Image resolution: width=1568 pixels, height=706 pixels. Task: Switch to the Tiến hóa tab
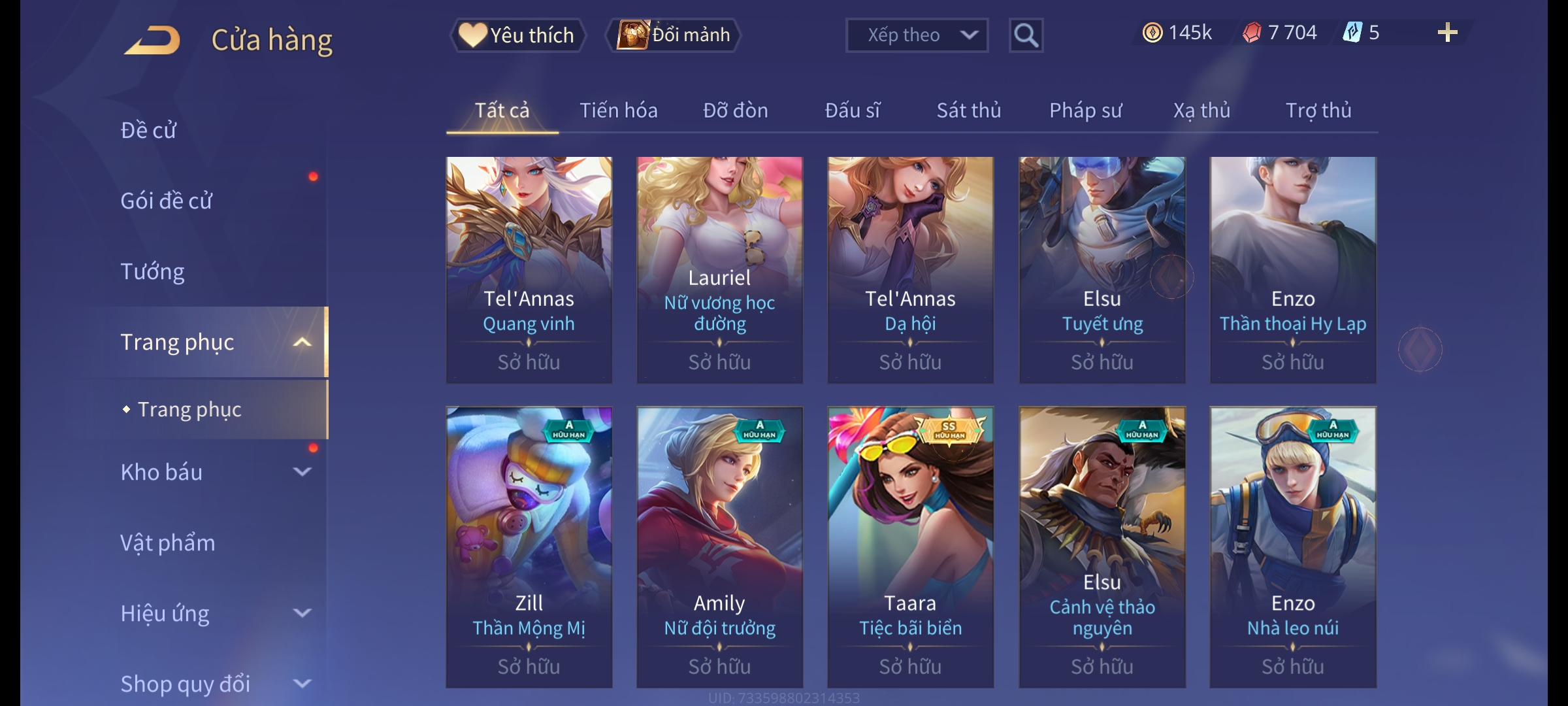pyautogui.click(x=618, y=110)
